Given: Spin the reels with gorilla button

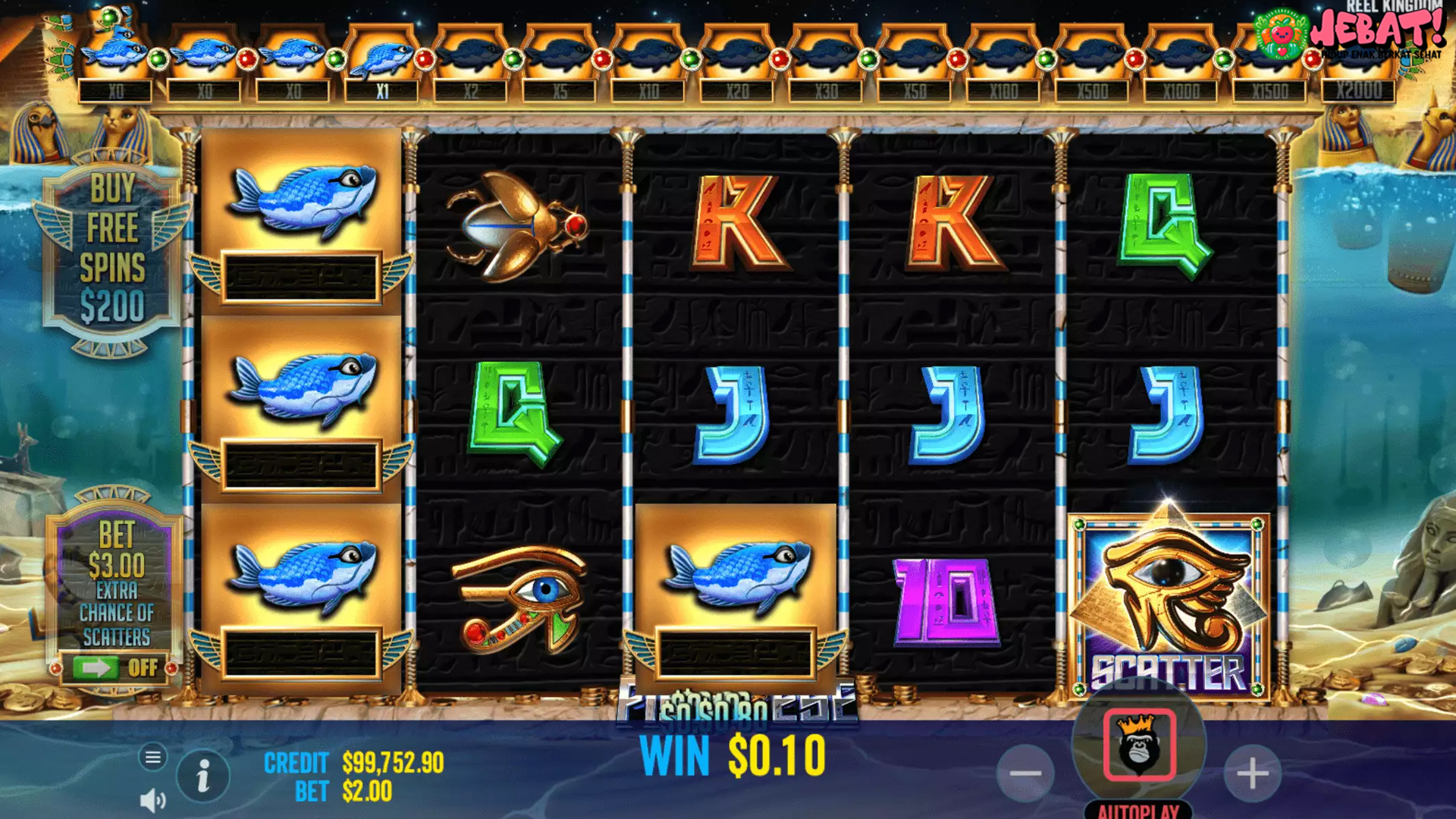Looking at the screenshot, I should (x=1139, y=745).
